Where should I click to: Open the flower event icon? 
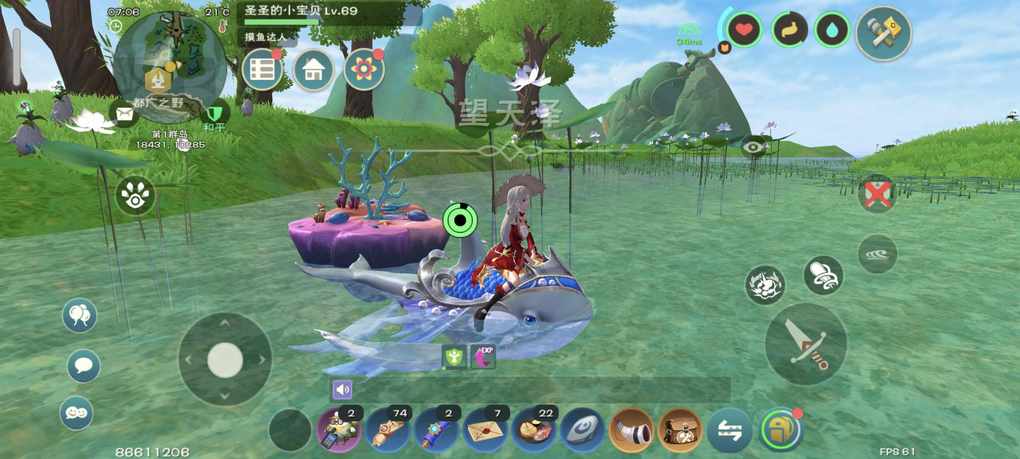coord(364,69)
